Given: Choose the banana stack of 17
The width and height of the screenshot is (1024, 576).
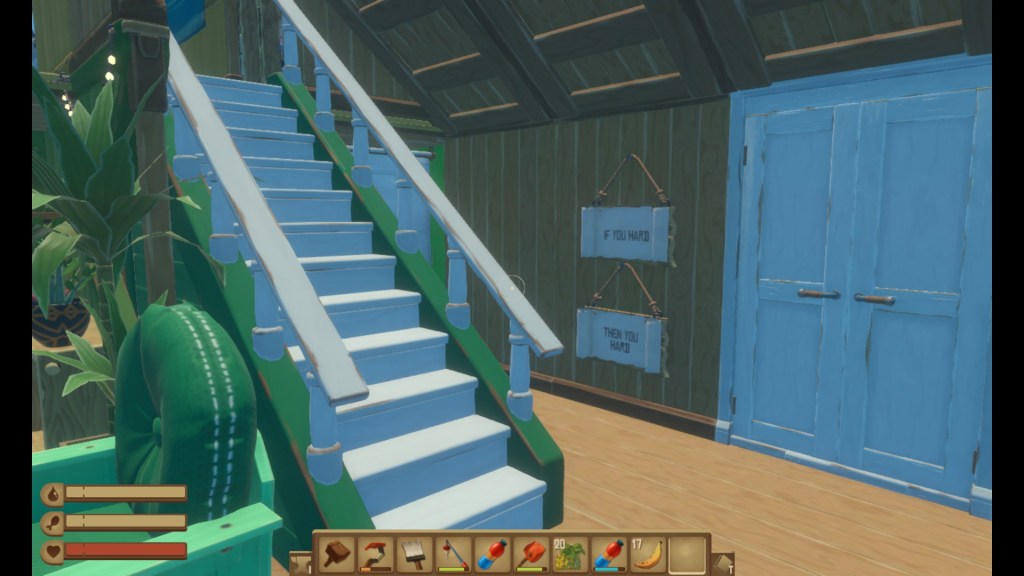Looking at the screenshot, I should 648,553.
